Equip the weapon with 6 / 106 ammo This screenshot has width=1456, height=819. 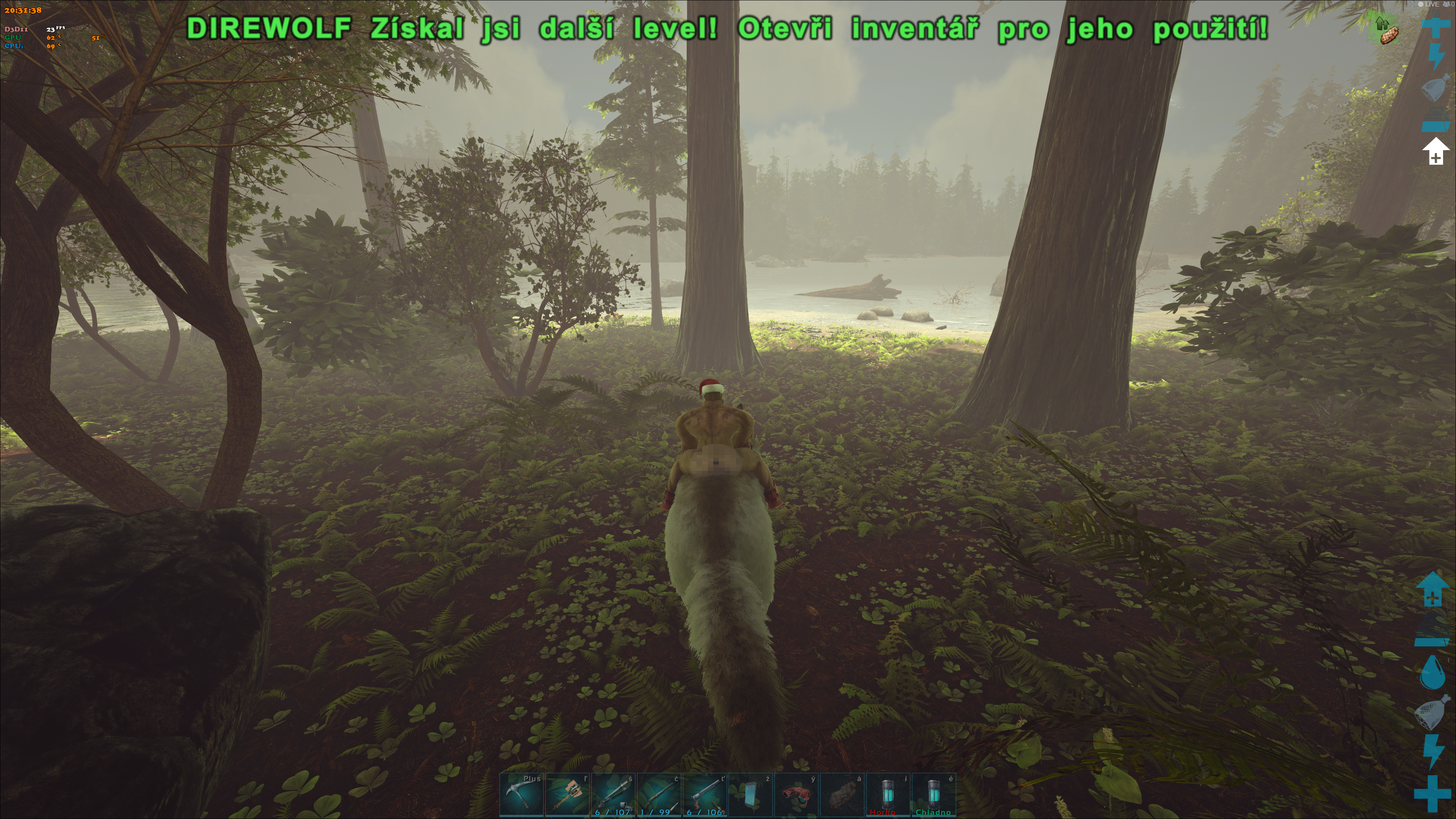click(x=705, y=795)
